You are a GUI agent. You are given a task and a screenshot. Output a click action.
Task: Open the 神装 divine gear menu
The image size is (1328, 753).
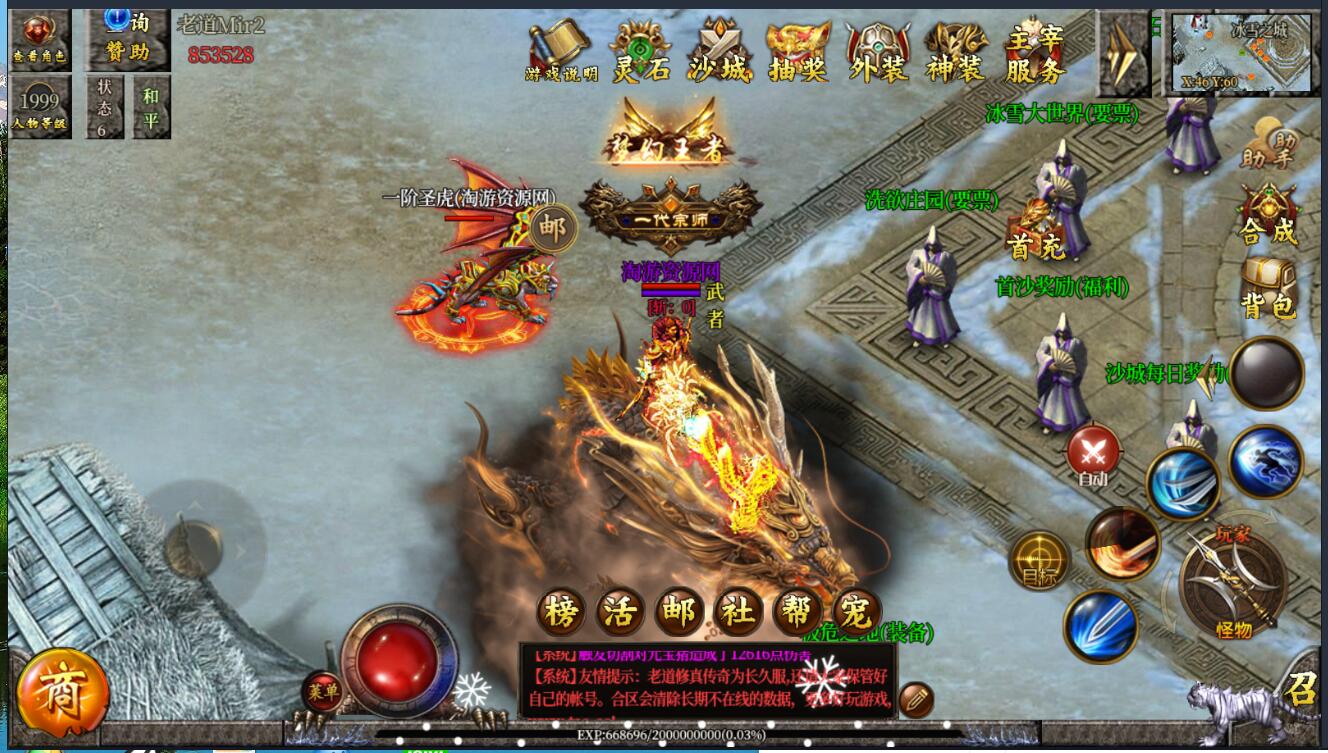[955, 51]
